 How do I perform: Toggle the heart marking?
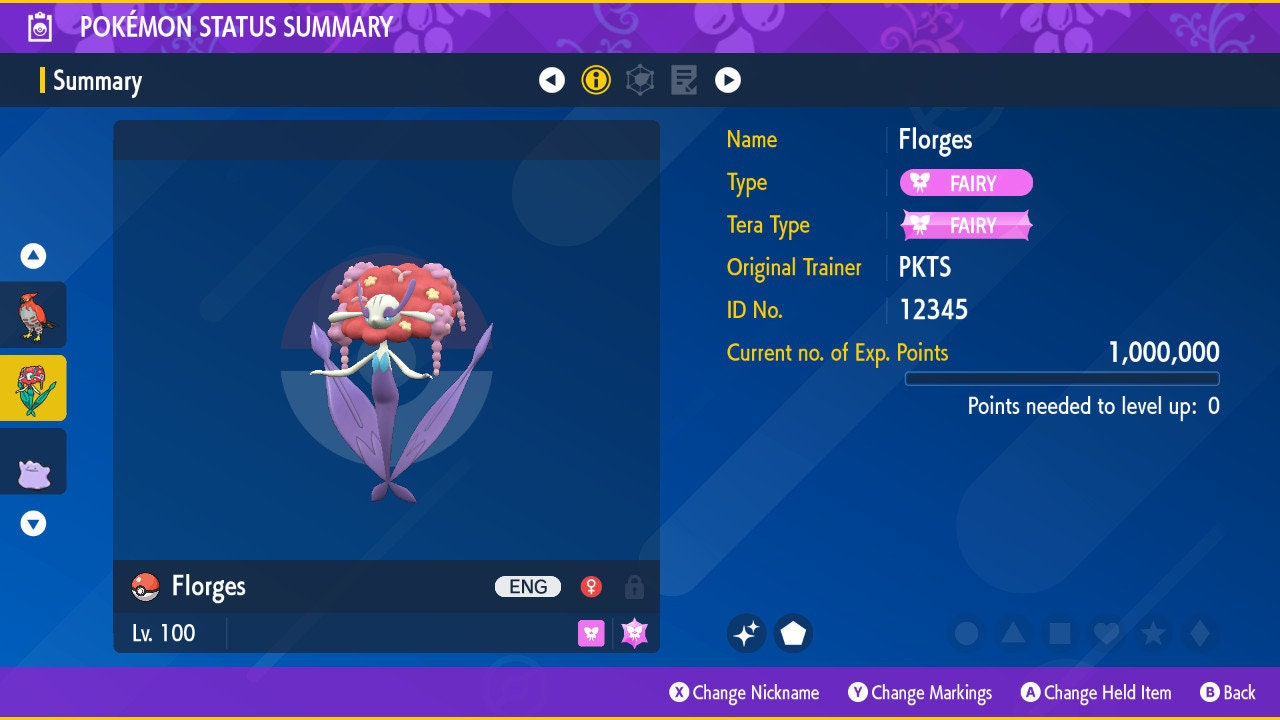tap(1106, 633)
